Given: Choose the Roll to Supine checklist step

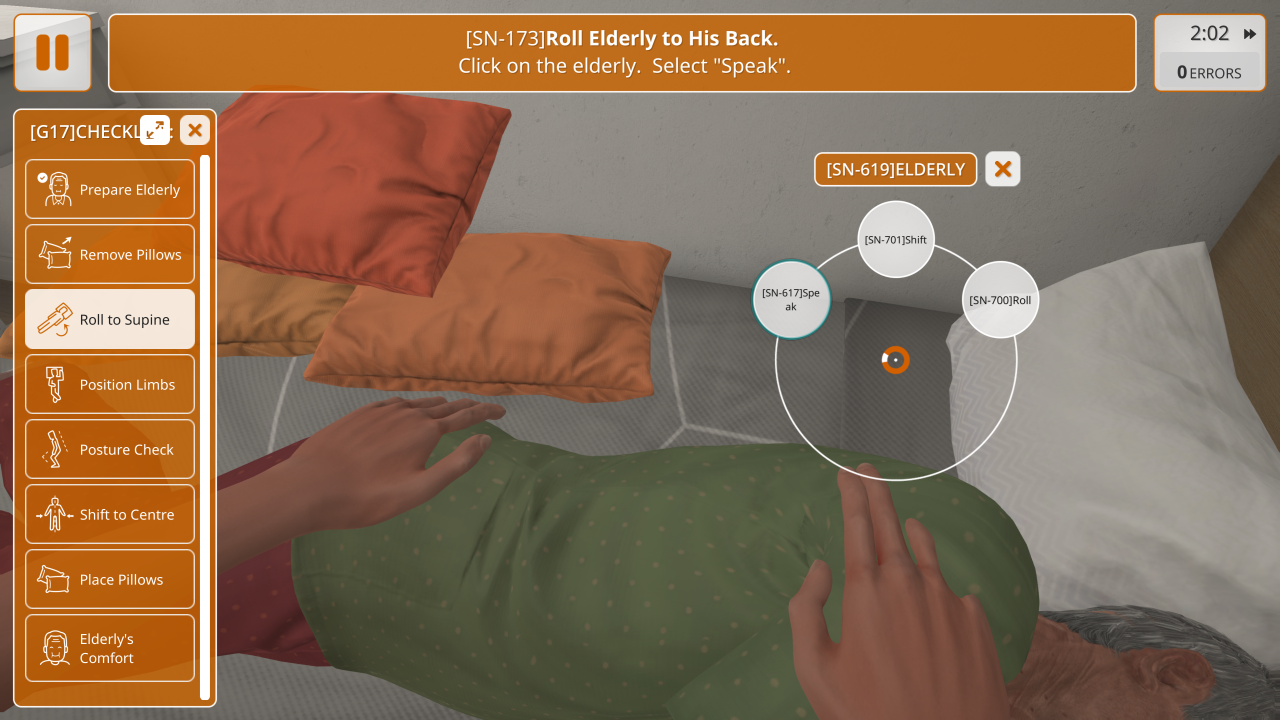Looking at the screenshot, I should point(110,319).
